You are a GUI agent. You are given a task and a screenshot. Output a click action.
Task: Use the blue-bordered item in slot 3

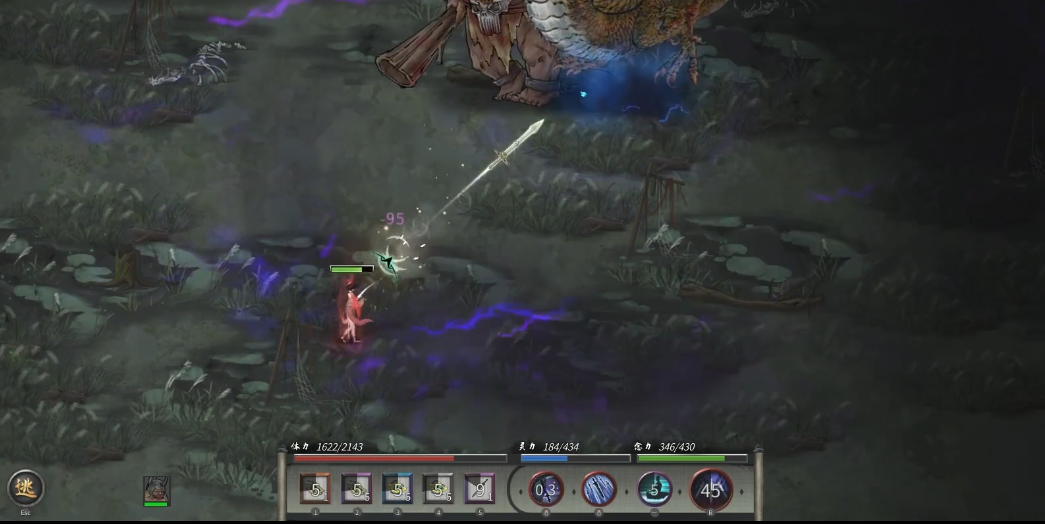[x=397, y=490]
